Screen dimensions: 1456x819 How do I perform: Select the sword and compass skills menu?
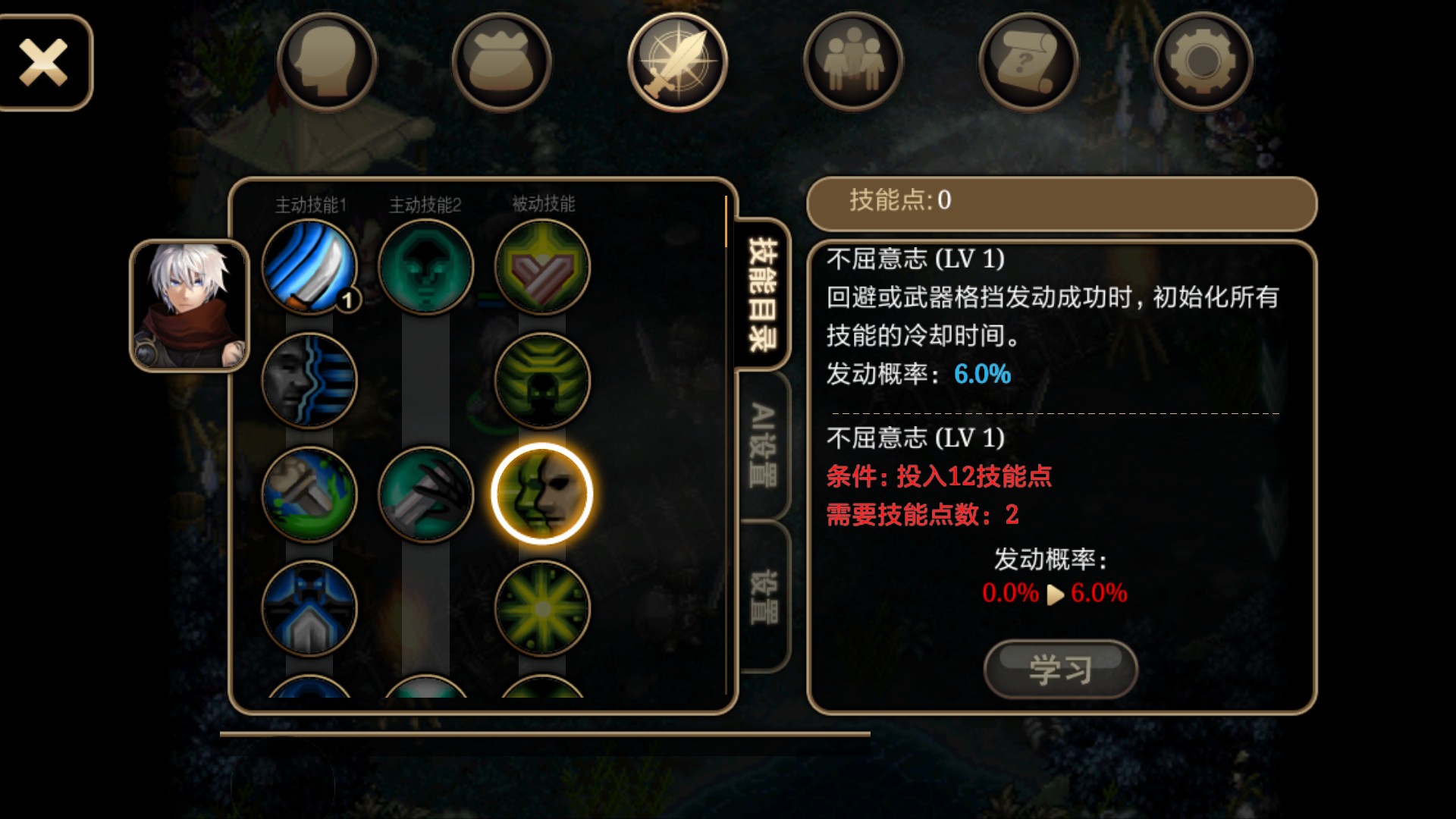click(x=677, y=63)
